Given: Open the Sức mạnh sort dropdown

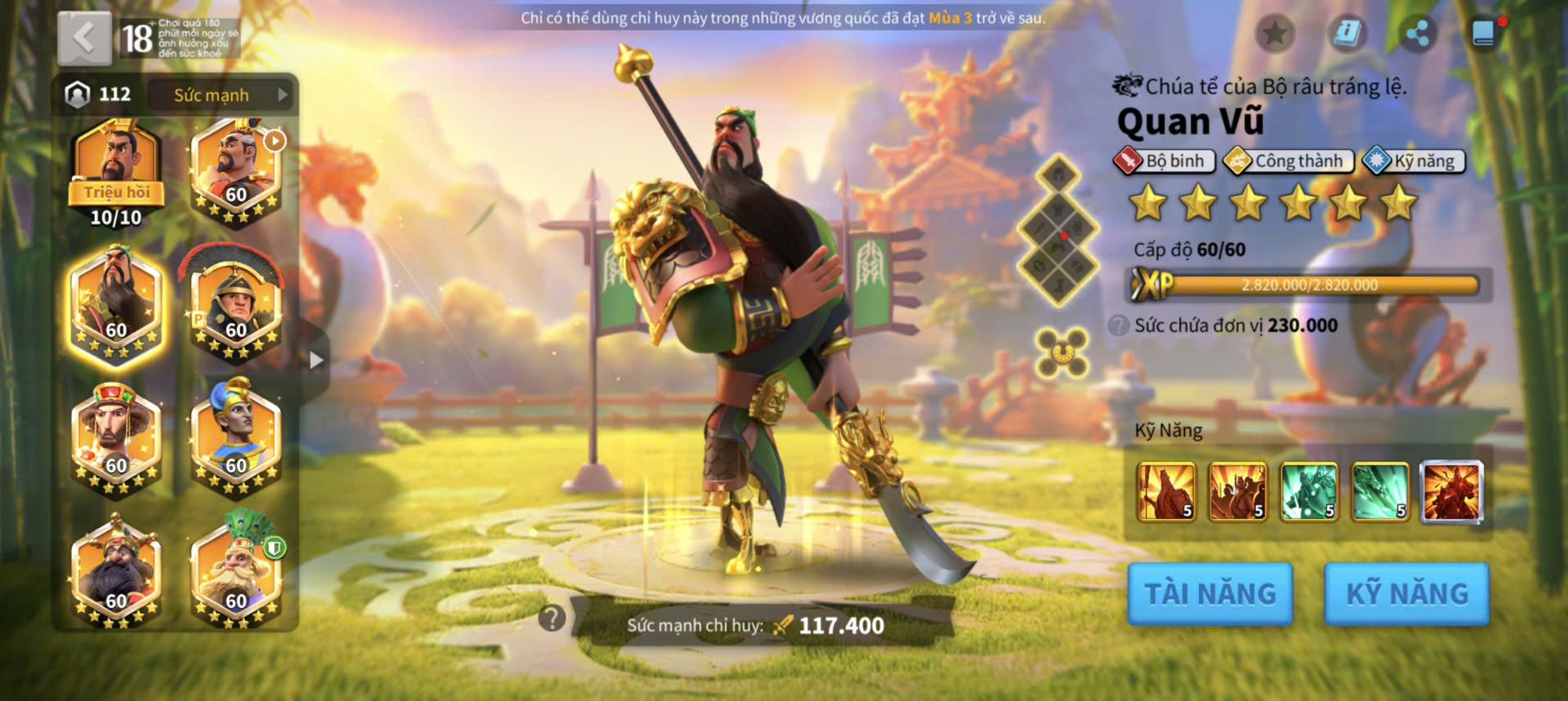Looking at the screenshot, I should point(220,95).
